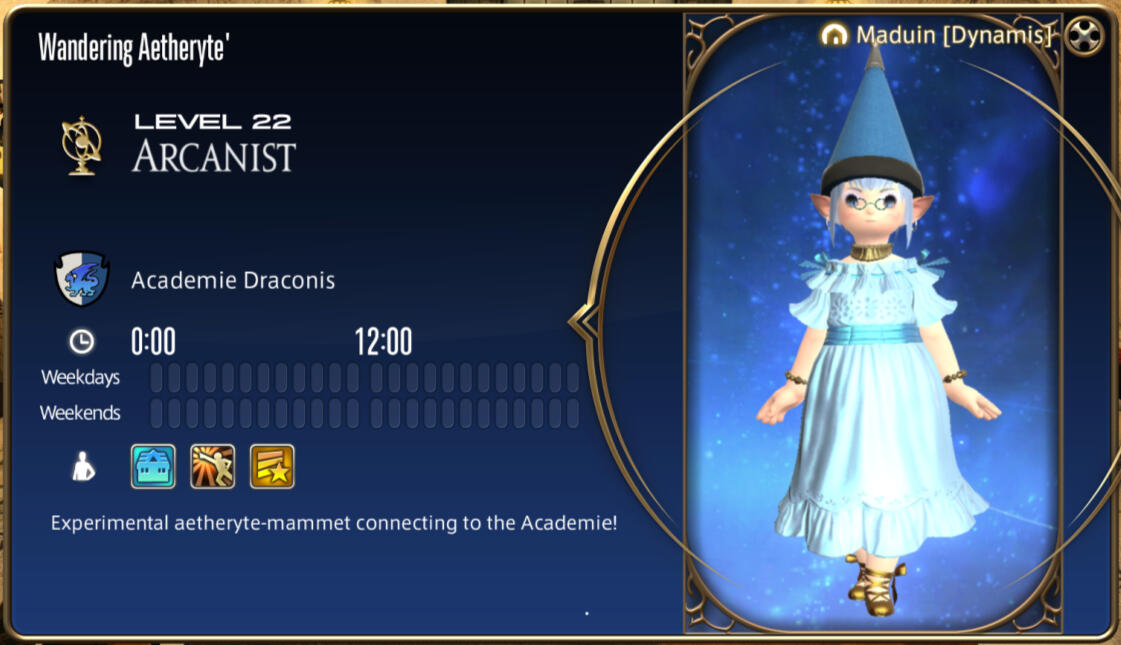This screenshot has width=1121, height=645.
Task: Click the Academie Draconis company crest
Action: click(81, 279)
